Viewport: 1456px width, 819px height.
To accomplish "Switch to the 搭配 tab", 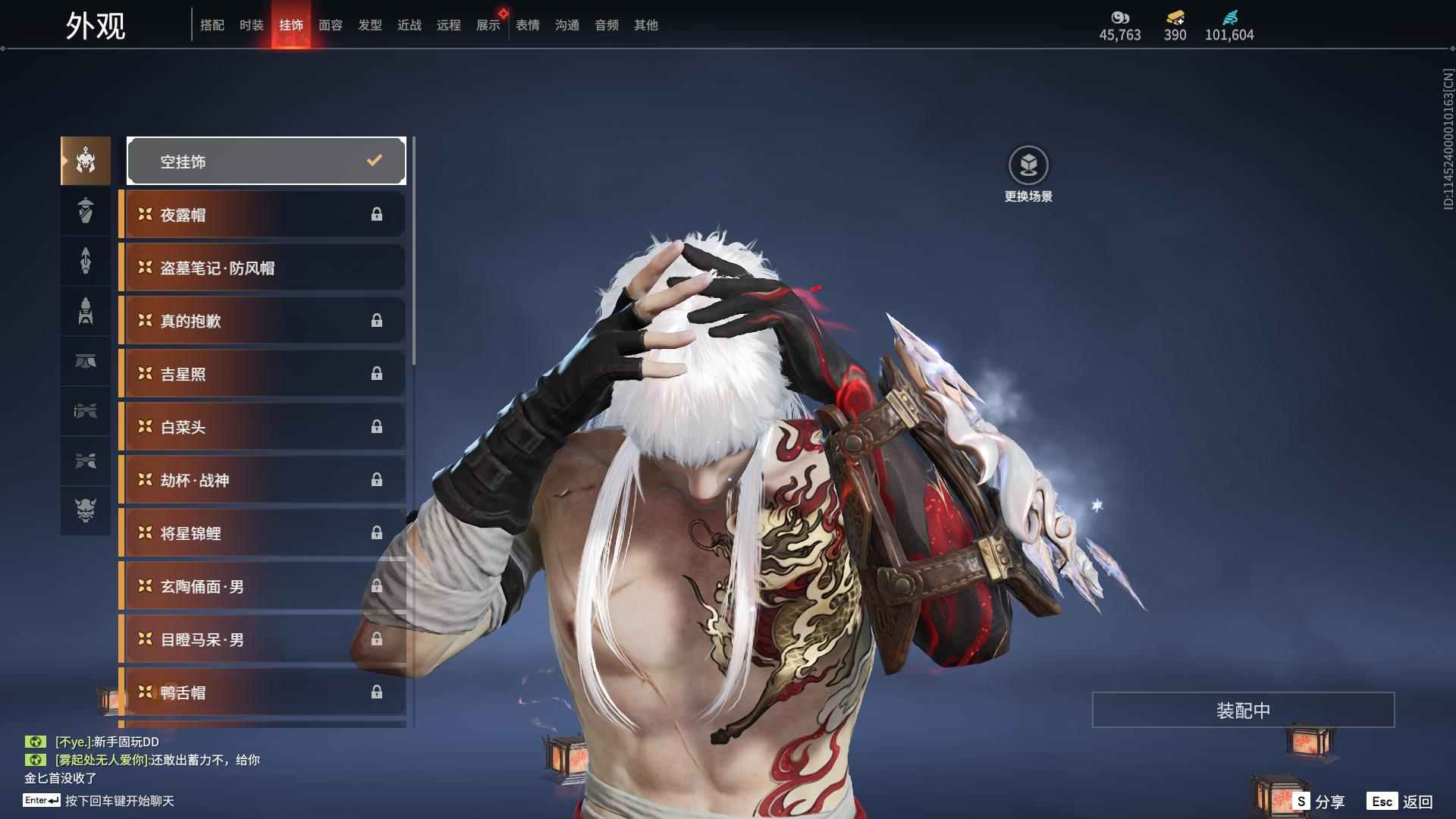I will click(212, 25).
